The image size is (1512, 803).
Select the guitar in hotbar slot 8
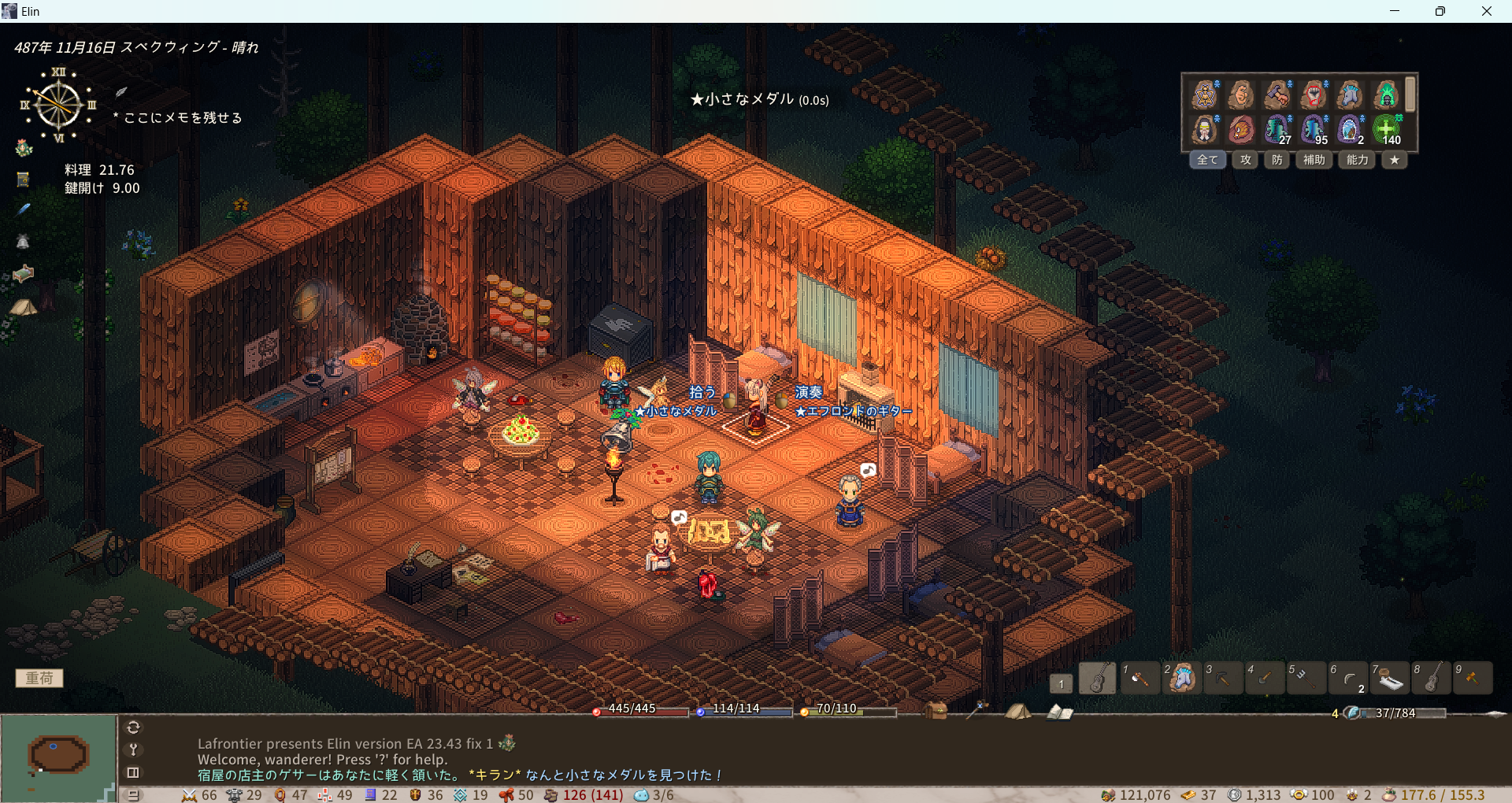point(1431,678)
